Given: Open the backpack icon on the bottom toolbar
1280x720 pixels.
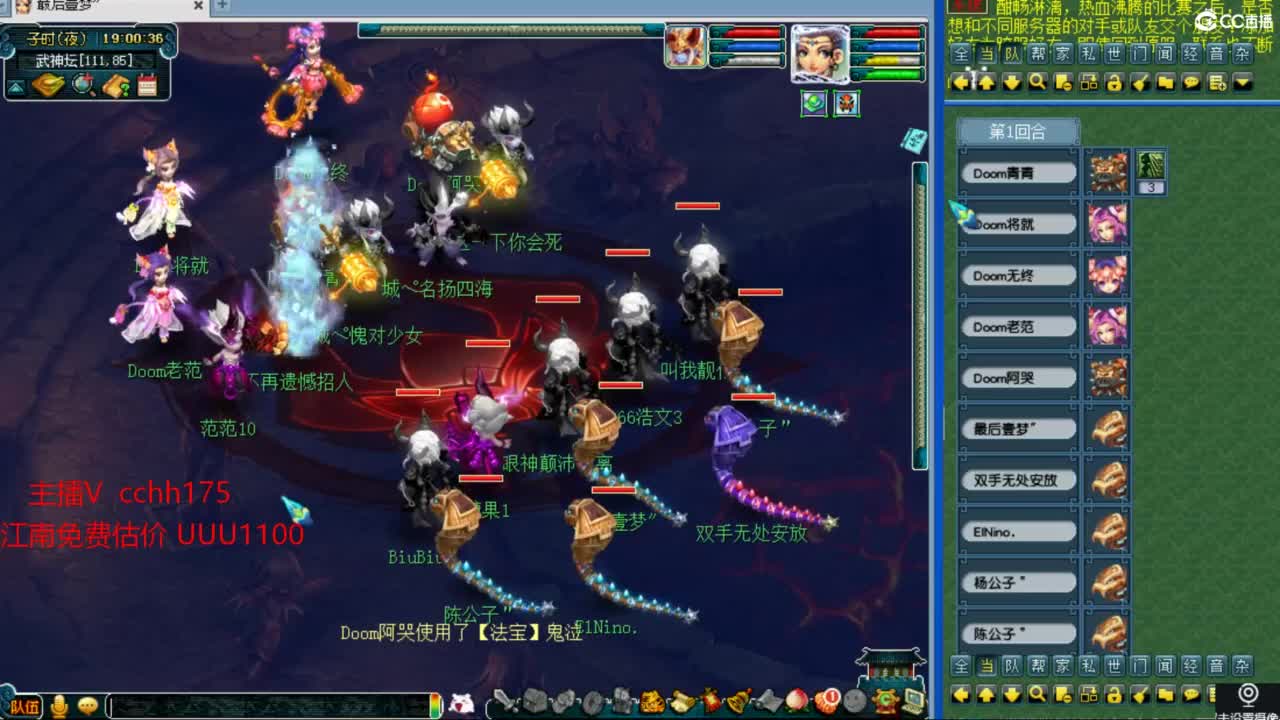Looking at the screenshot, I should coord(535,703).
